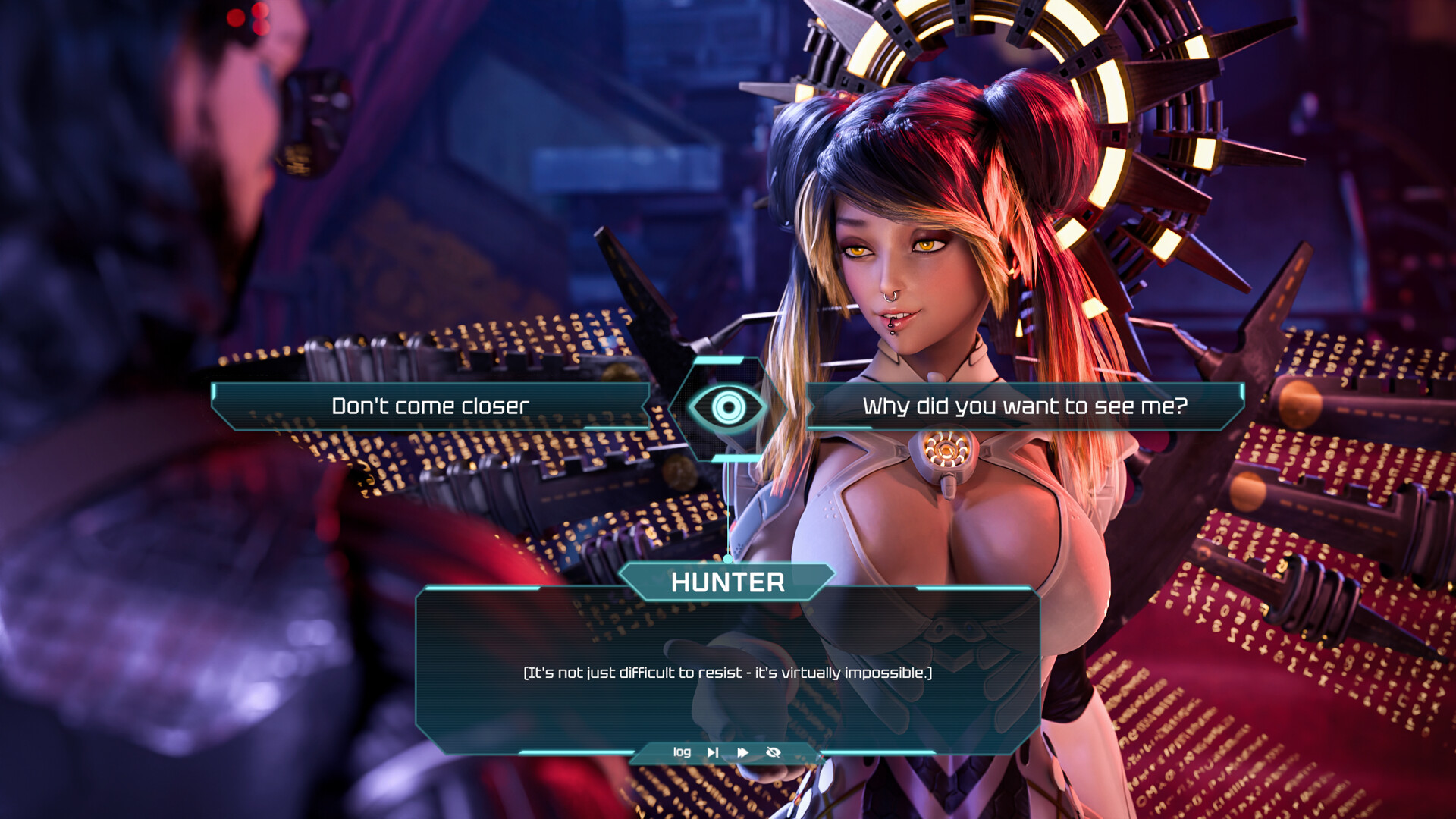The height and width of the screenshot is (819, 1456).
Task: Choose the "Don't come closer" reply
Action: 430,406
